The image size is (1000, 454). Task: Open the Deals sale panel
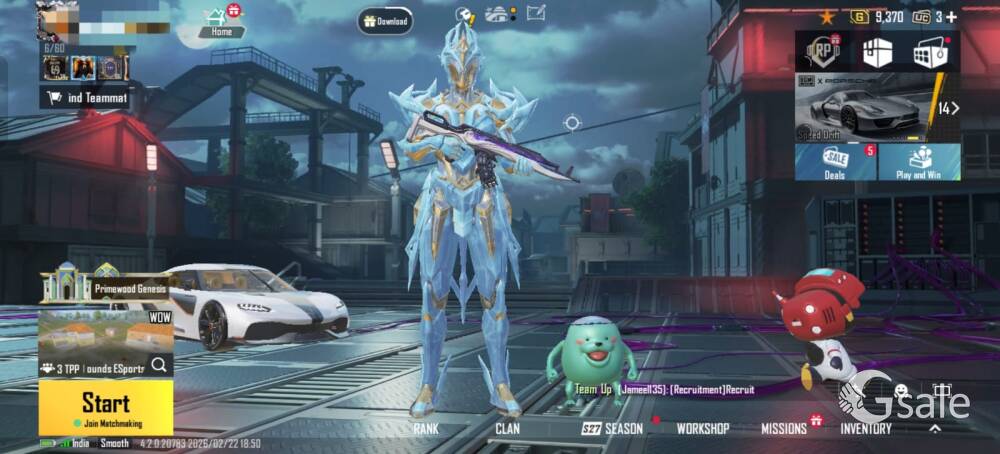pos(835,162)
